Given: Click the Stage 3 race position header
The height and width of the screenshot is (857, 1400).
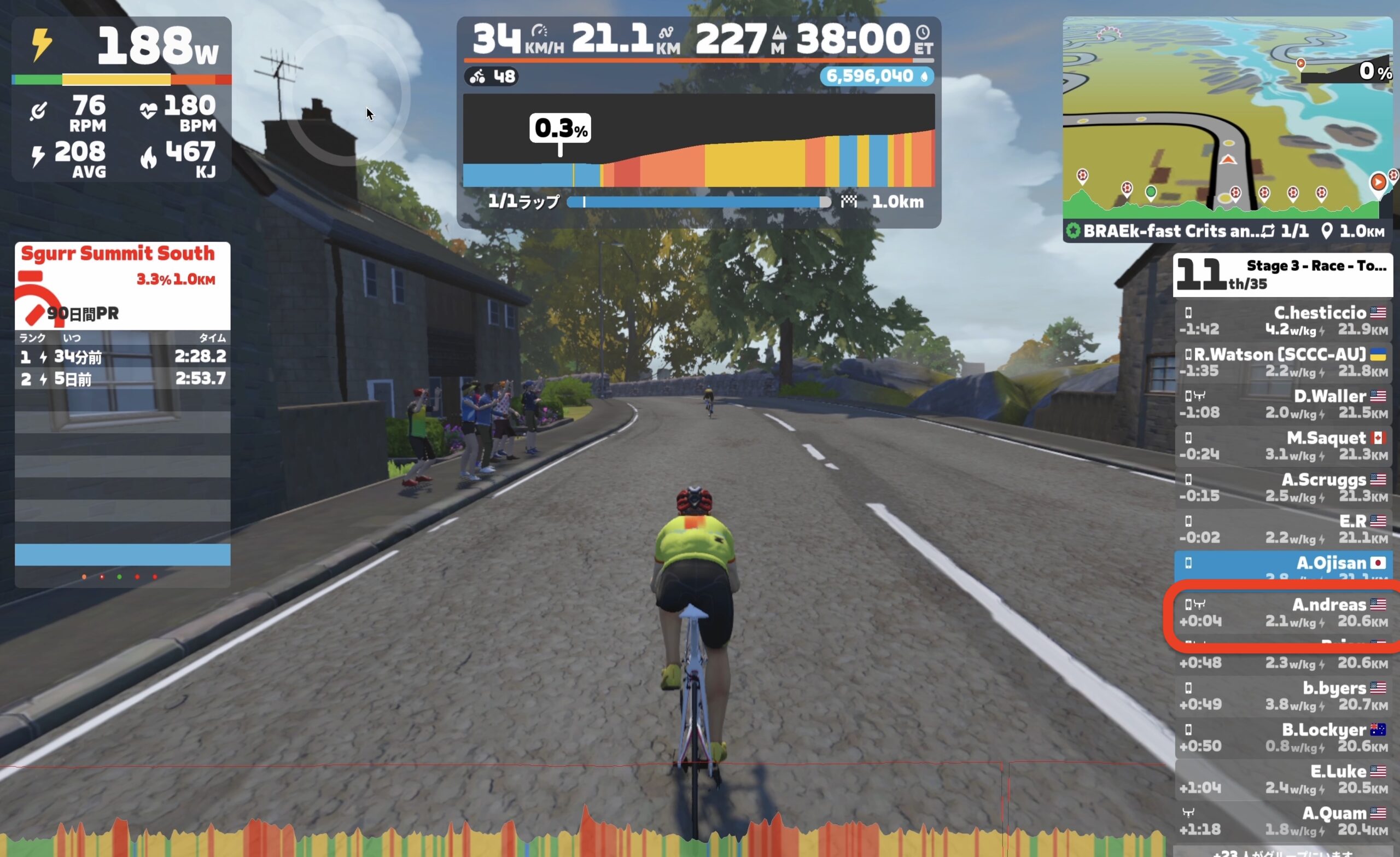Looking at the screenshot, I should [x=1282, y=275].
